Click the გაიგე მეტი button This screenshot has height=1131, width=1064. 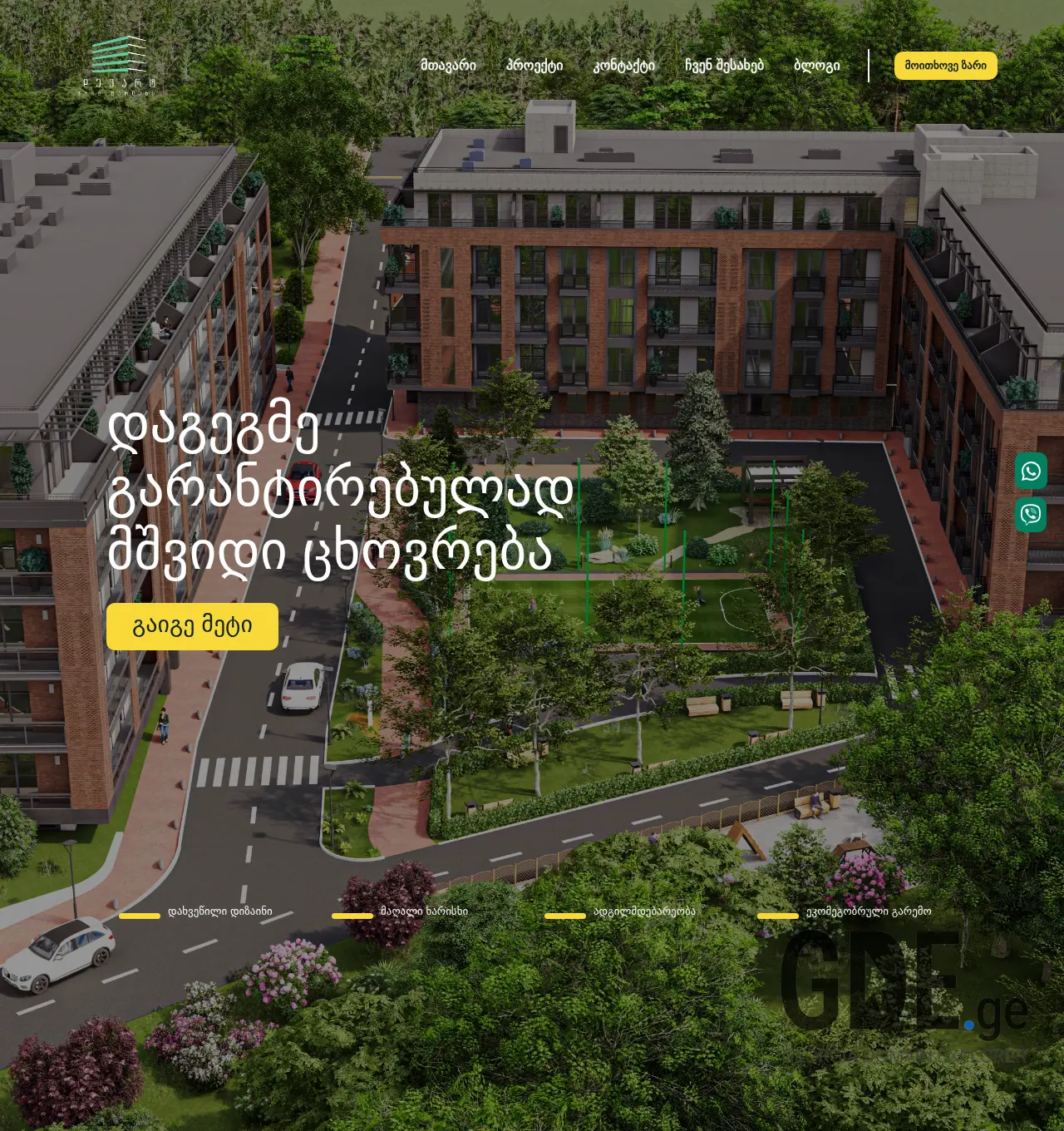pos(192,626)
